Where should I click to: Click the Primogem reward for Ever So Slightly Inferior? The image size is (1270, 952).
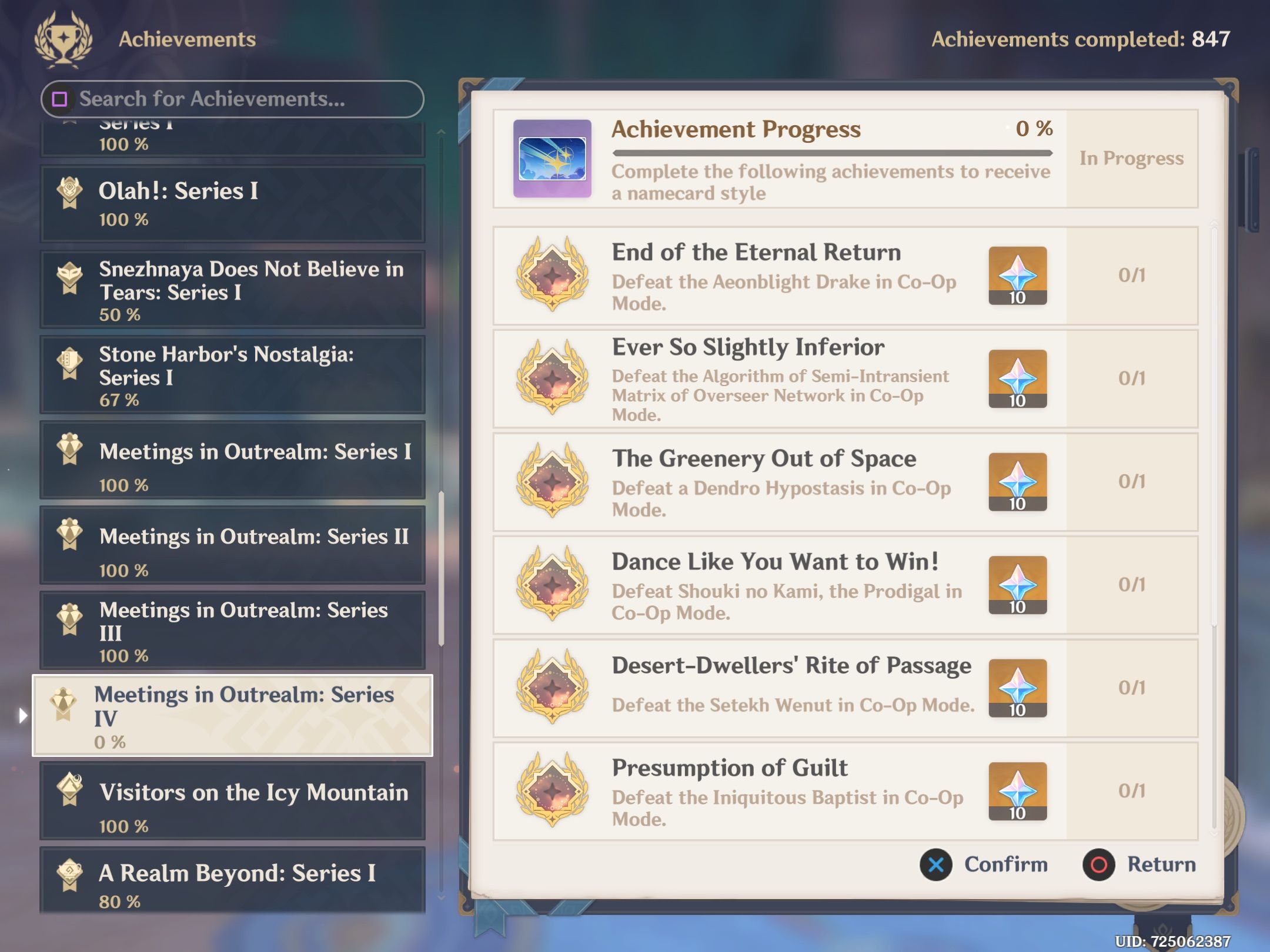coord(1018,379)
